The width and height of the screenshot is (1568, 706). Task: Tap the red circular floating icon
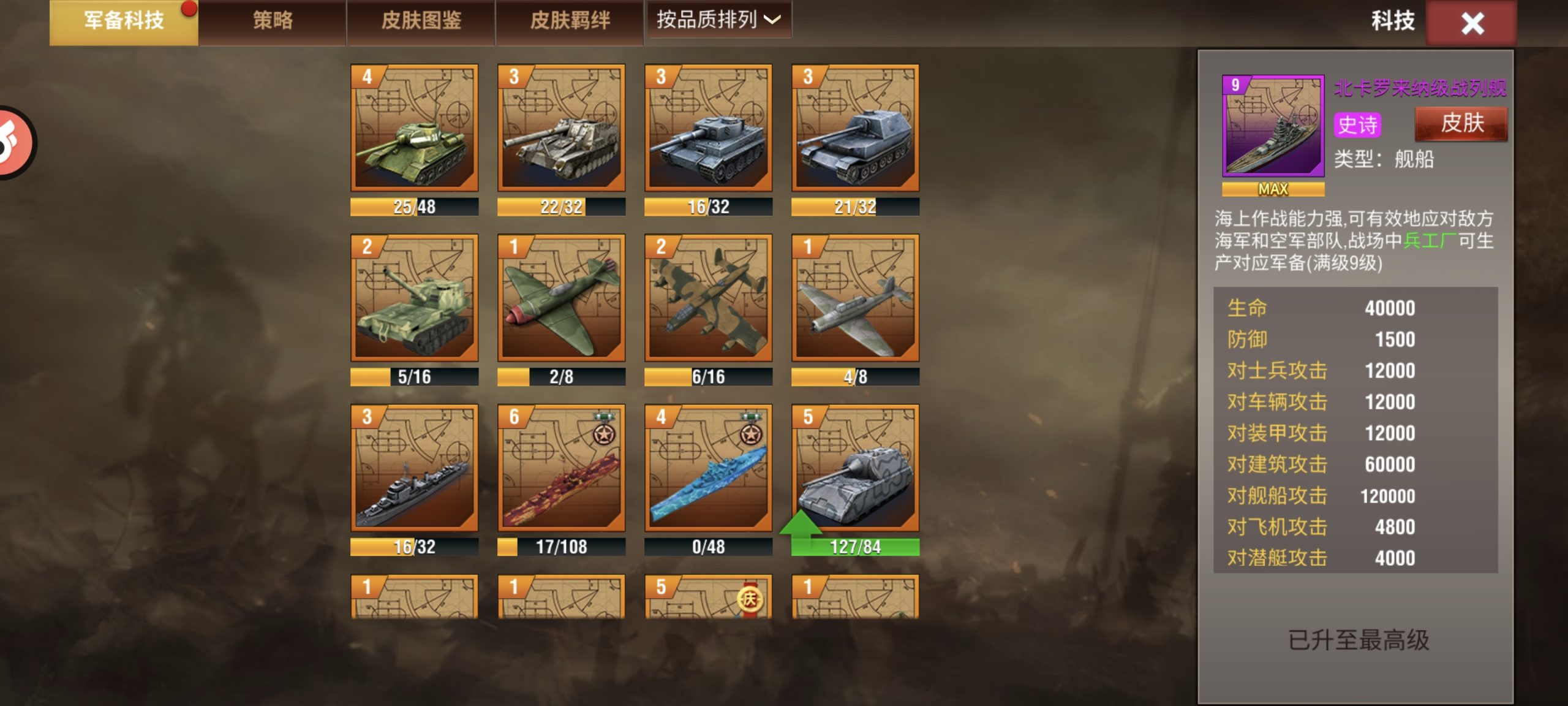(13, 142)
